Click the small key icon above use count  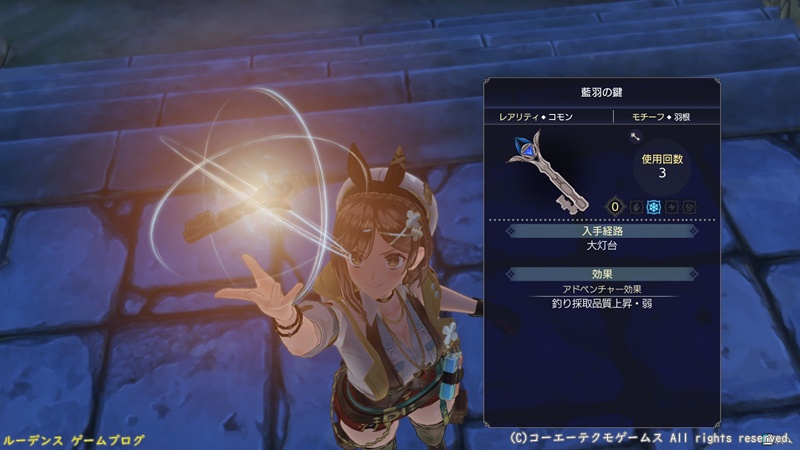pyautogui.click(x=633, y=137)
